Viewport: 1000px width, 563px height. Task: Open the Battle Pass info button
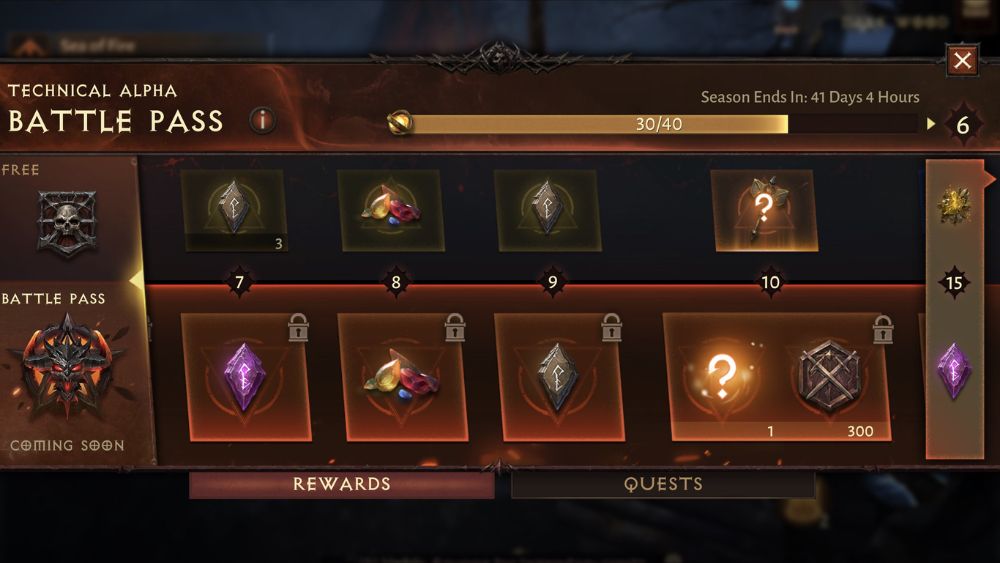tap(262, 121)
